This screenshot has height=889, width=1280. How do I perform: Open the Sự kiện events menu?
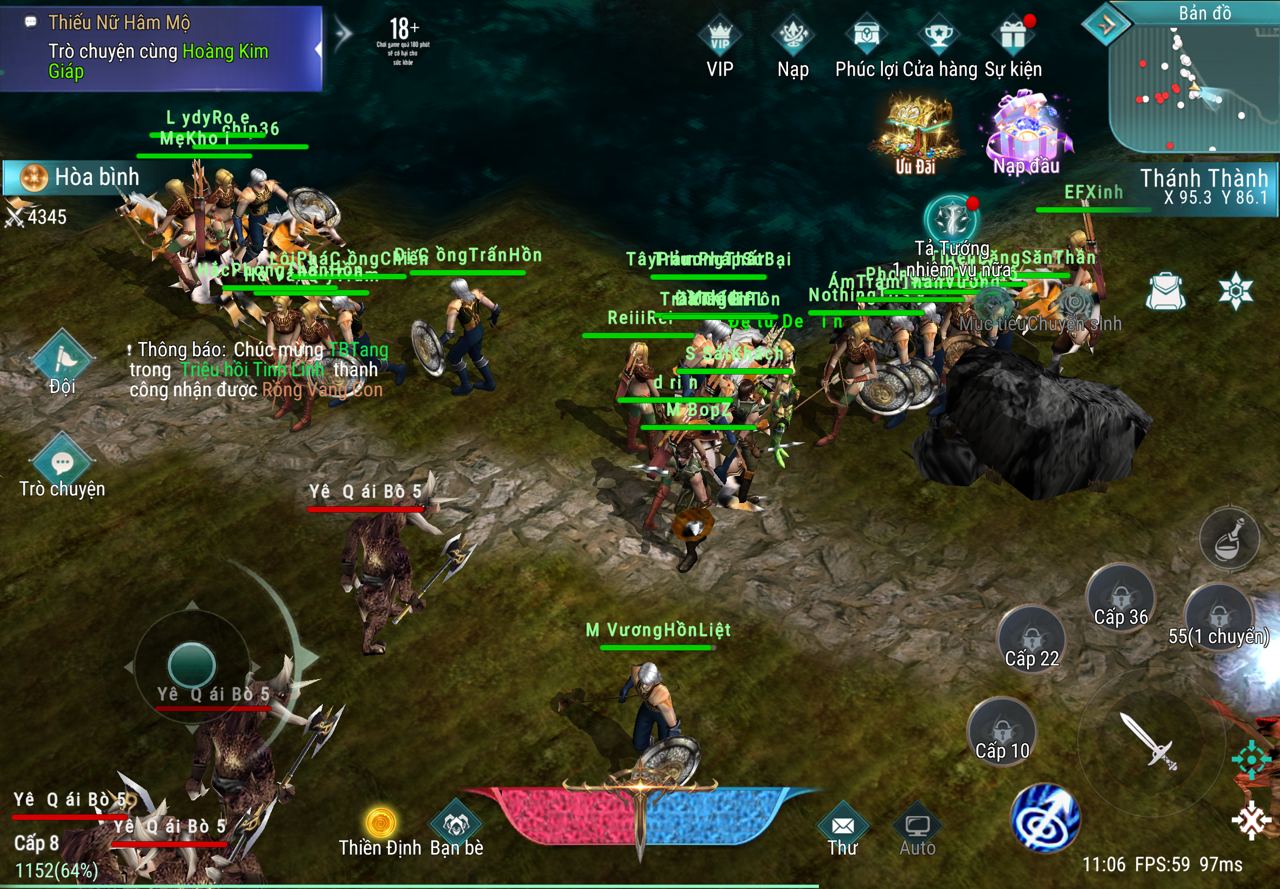1012,40
